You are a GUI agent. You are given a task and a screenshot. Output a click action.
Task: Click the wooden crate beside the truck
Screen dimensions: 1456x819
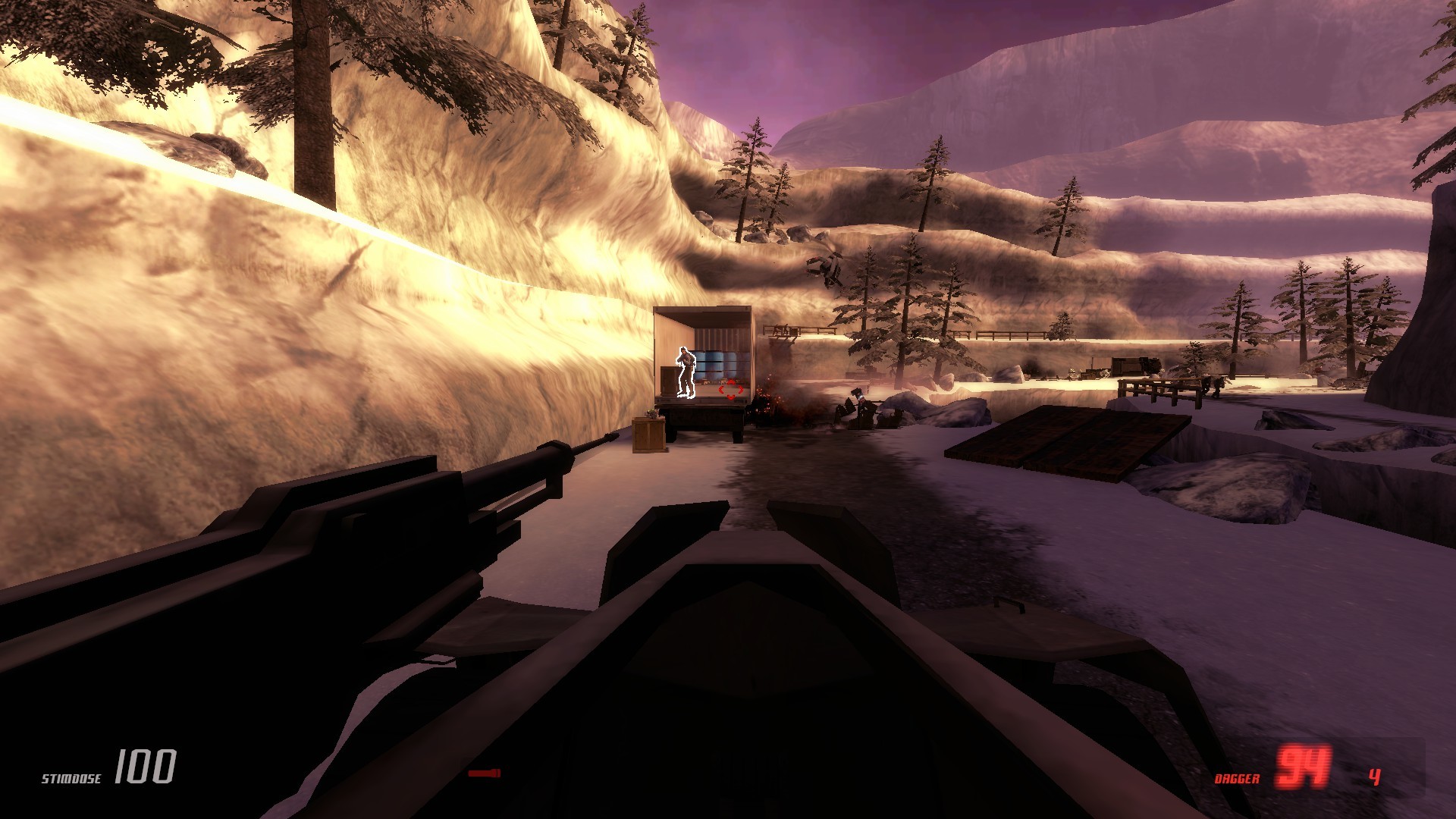coord(649,436)
